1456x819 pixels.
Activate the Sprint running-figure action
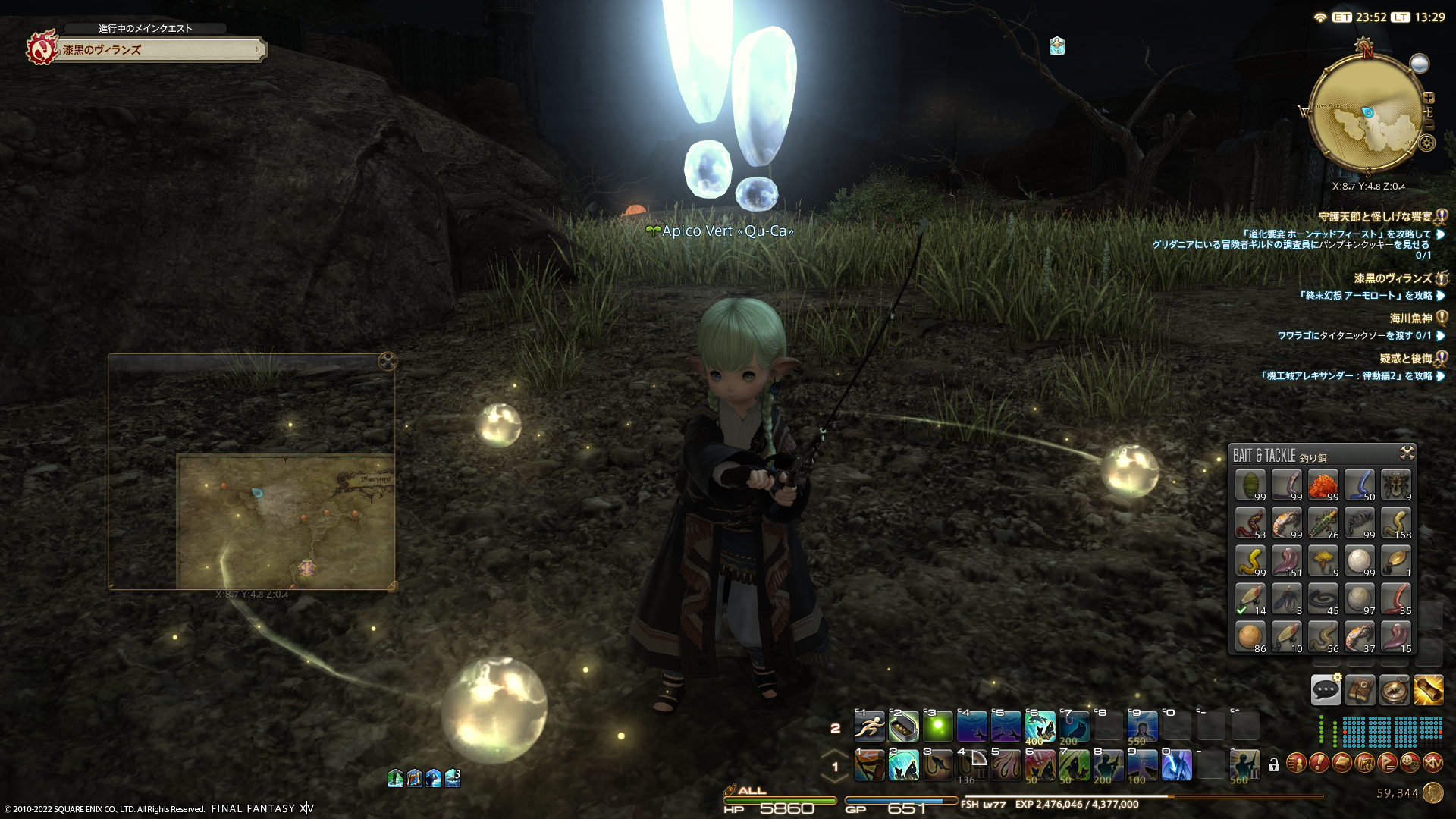pyautogui.click(x=869, y=726)
